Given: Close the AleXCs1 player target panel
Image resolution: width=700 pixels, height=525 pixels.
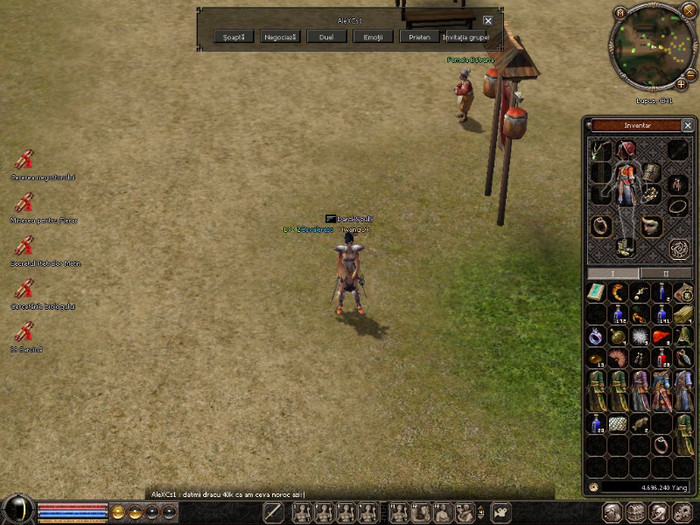Looking at the screenshot, I should (x=488, y=20).
